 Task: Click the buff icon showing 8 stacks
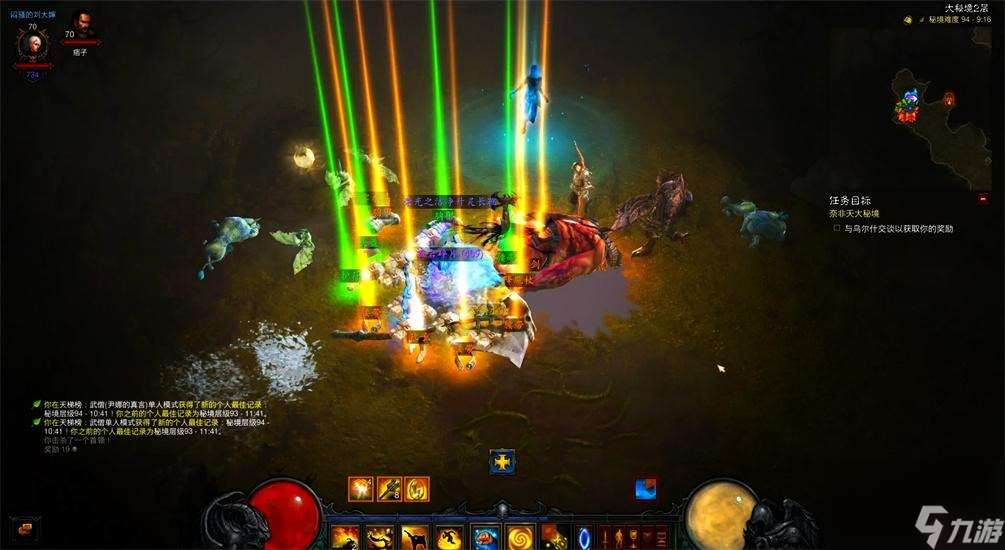click(x=389, y=488)
